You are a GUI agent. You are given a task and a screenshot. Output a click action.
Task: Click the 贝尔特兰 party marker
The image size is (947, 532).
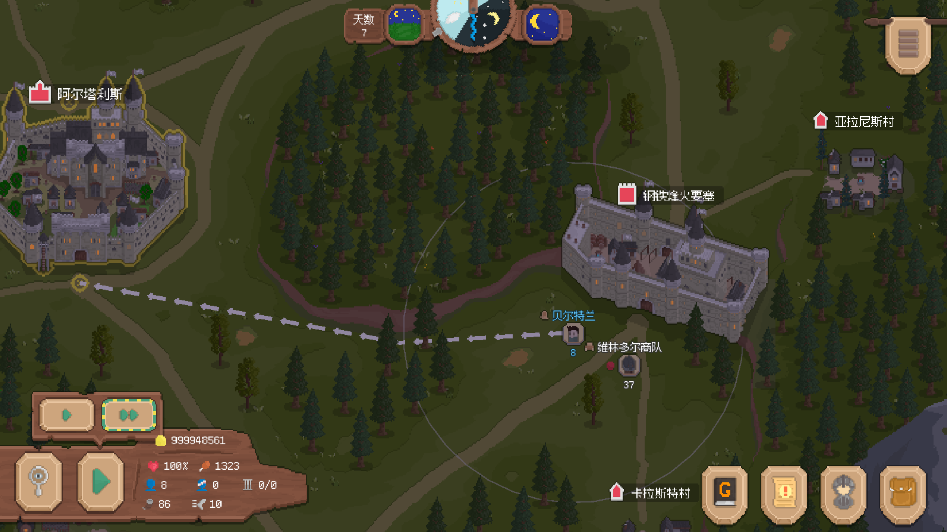click(573, 334)
